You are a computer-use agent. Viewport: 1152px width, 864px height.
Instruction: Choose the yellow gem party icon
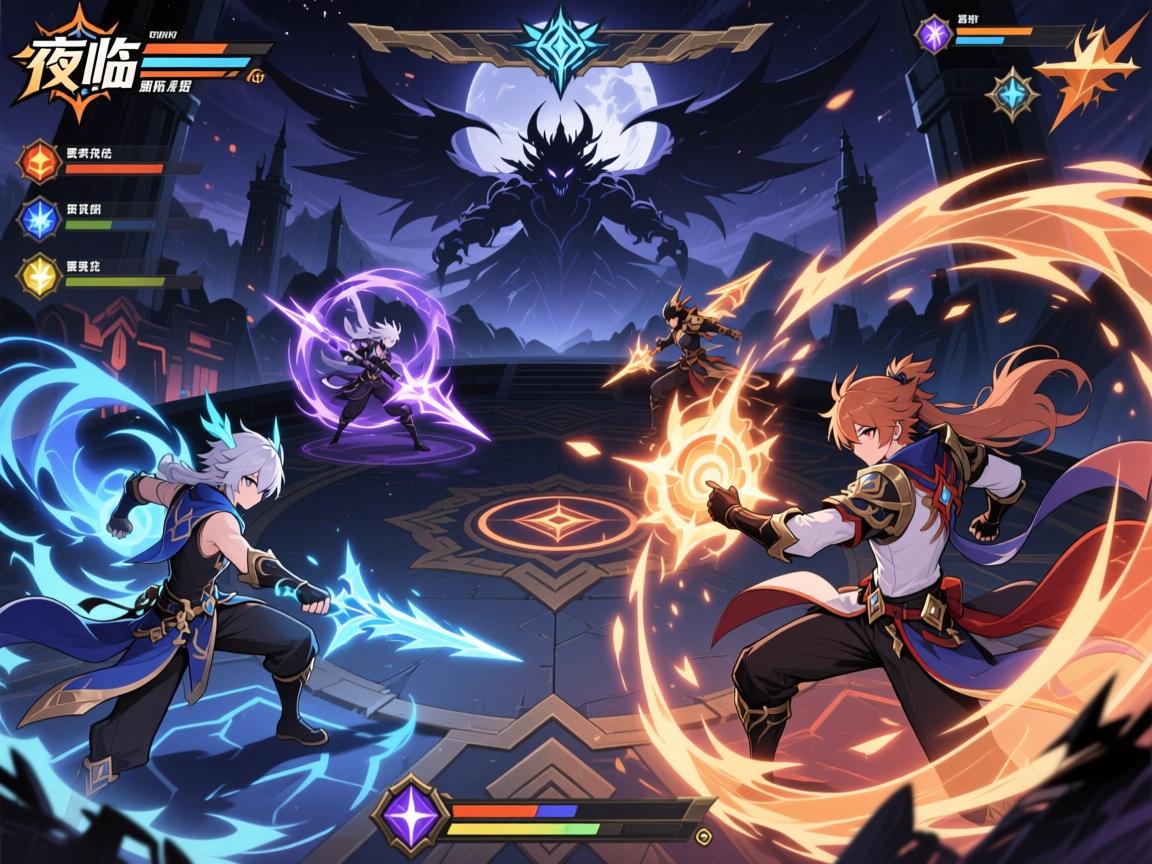pos(40,277)
